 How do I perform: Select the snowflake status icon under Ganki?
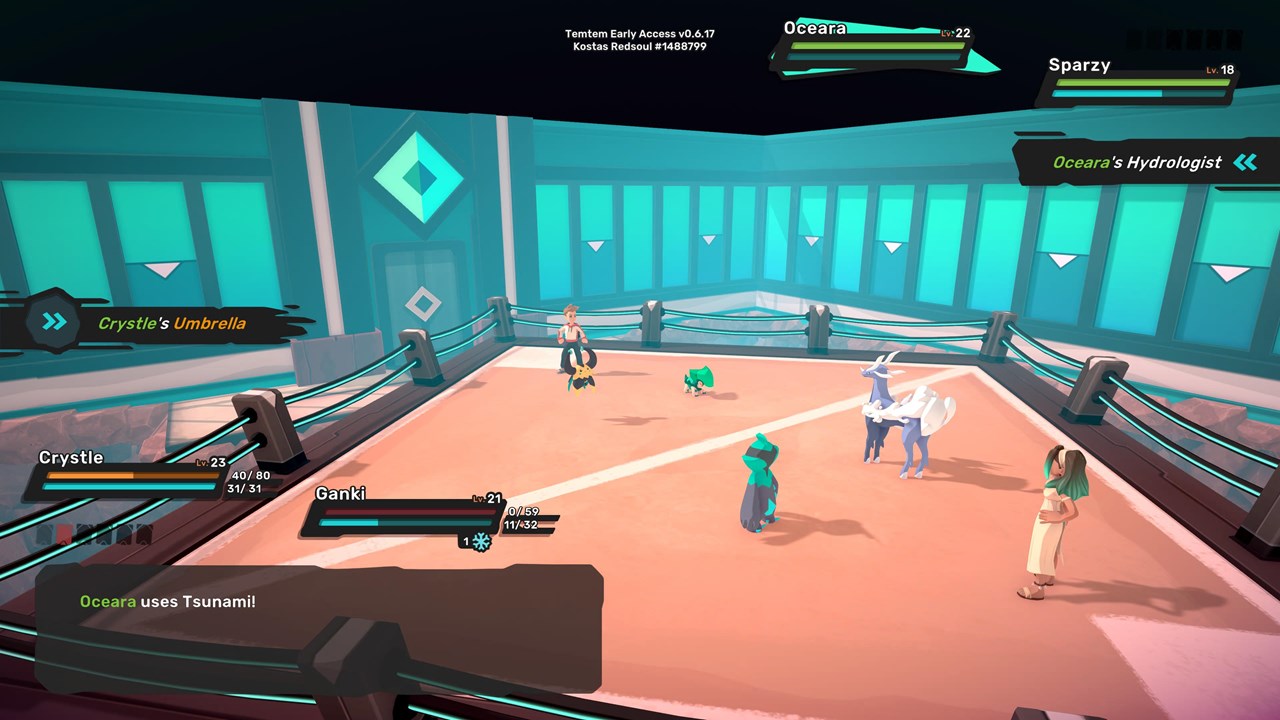481,541
